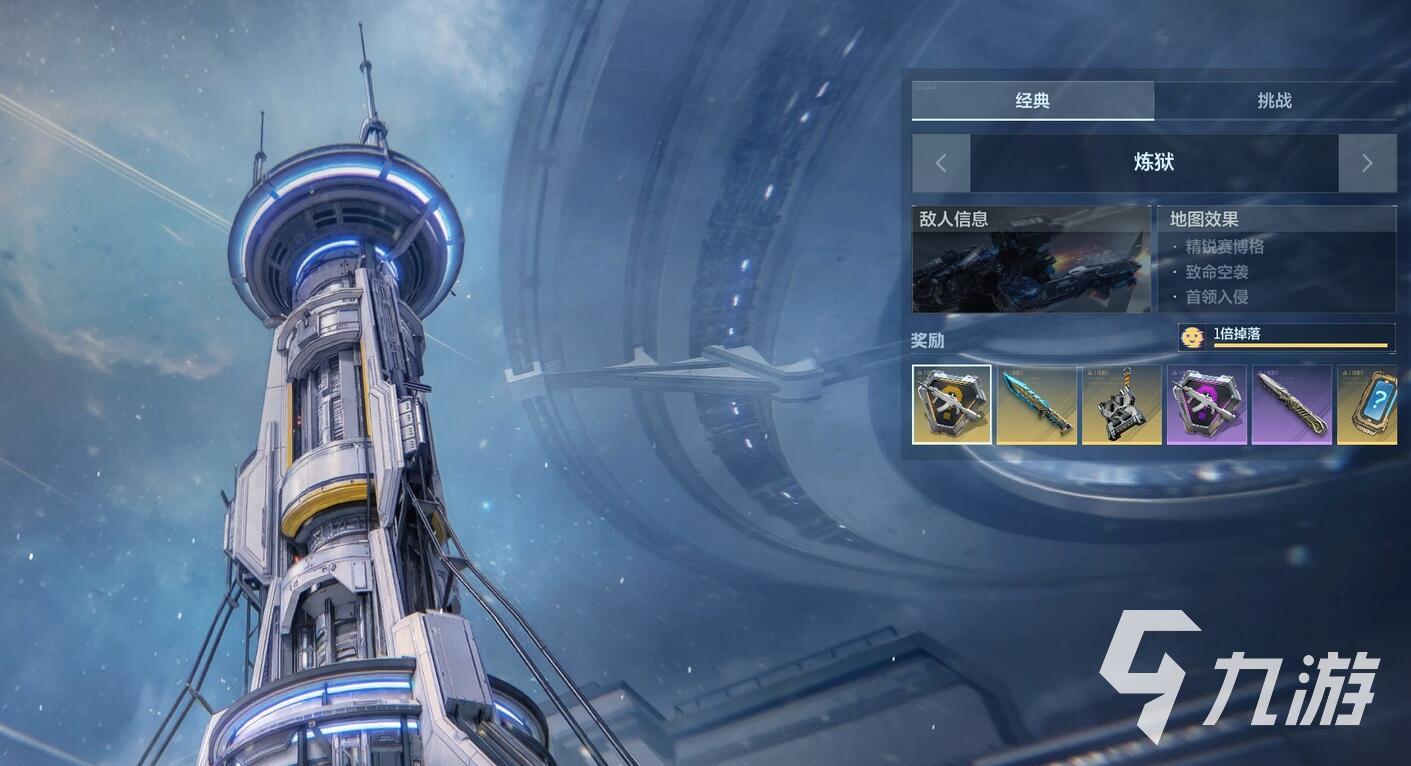Inspect the folding knife reward on purple
The image size is (1411, 766).
(1292, 404)
